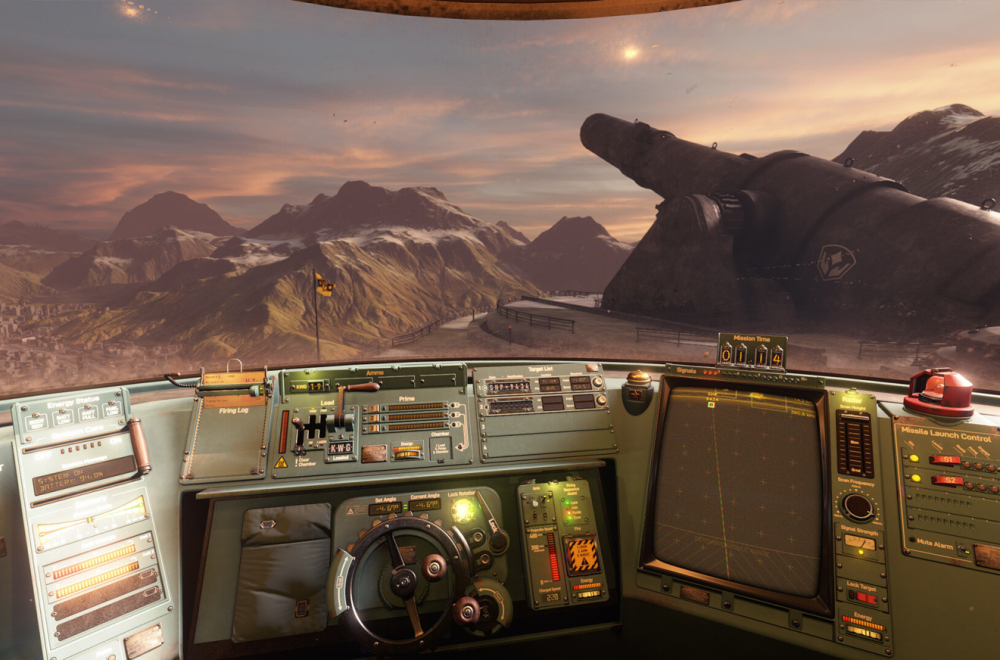Image resolution: width=1000 pixels, height=660 pixels.
Task: Lift the hazard-striped Fire button cover
Action: click(582, 554)
